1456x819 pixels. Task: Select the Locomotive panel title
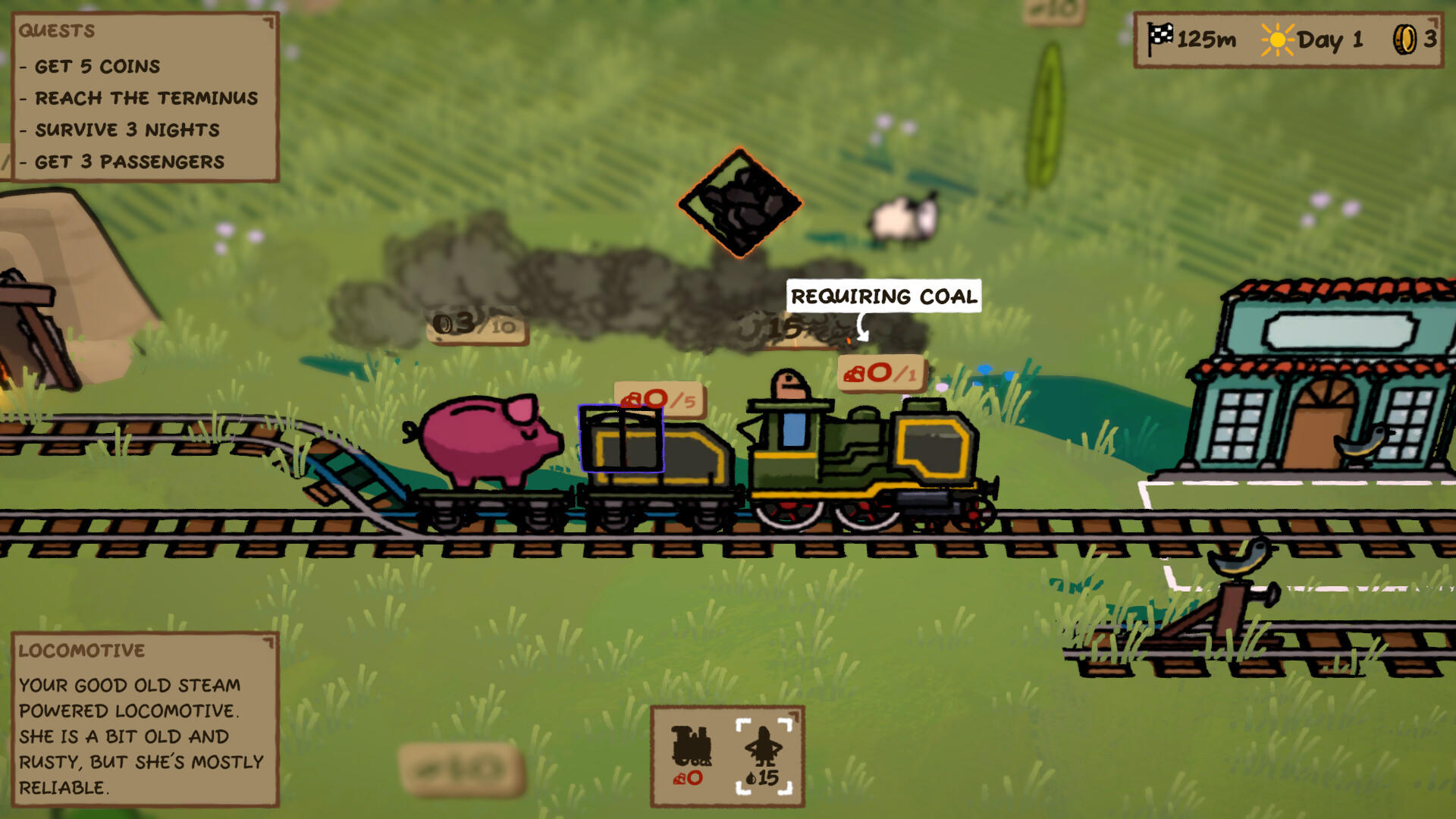coord(82,651)
